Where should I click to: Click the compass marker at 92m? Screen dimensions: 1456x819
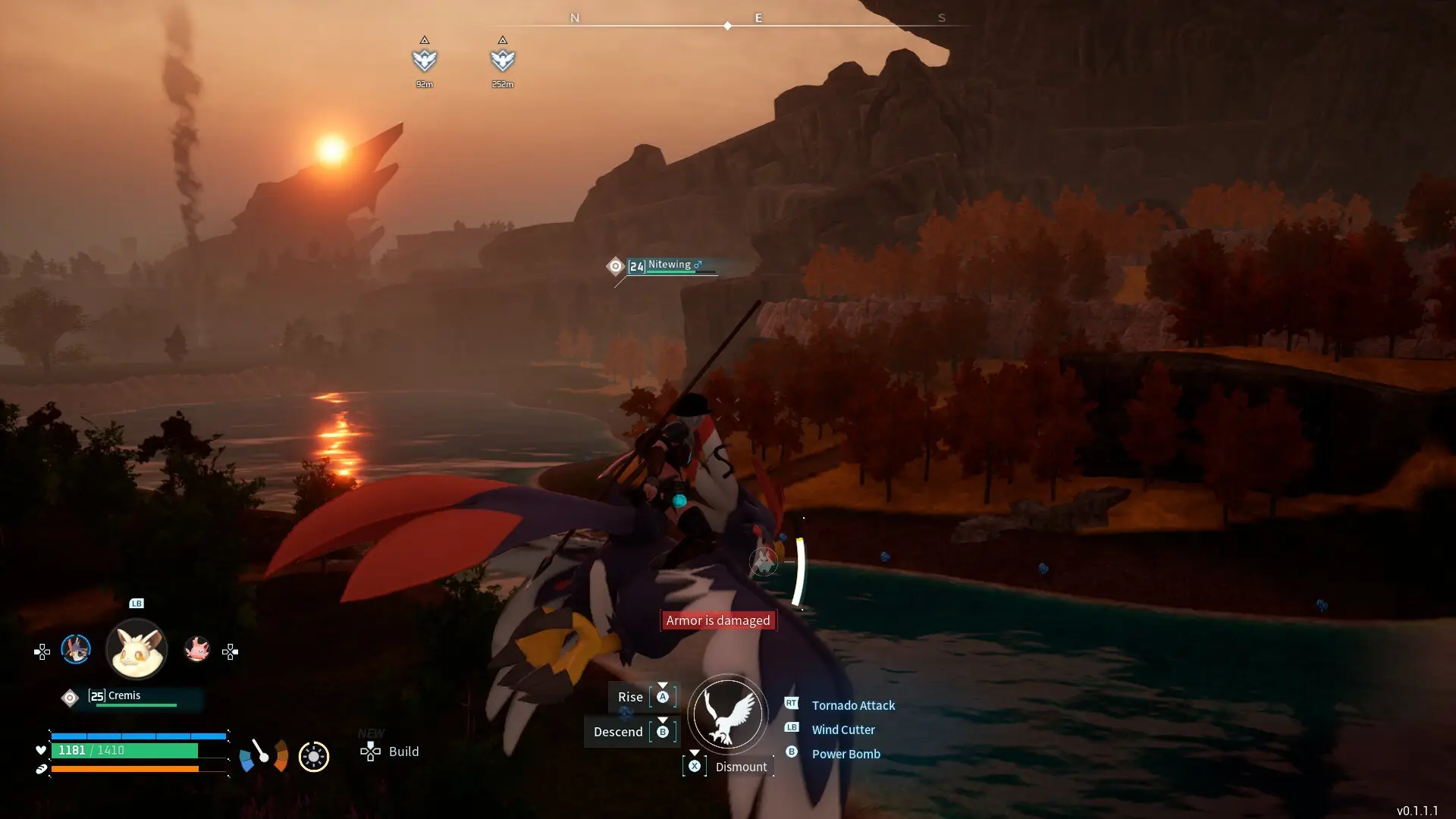coord(425,60)
